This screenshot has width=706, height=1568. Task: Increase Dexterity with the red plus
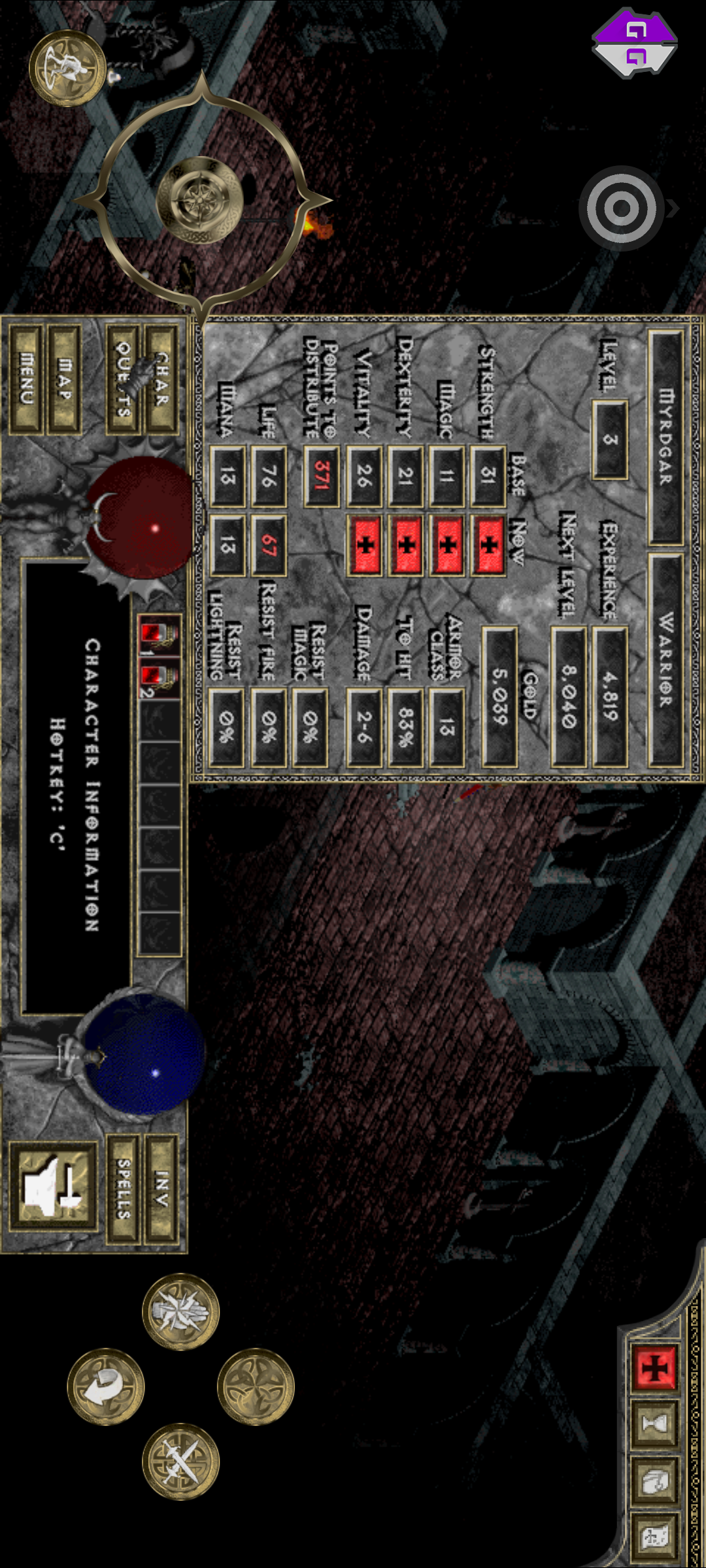(x=406, y=544)
